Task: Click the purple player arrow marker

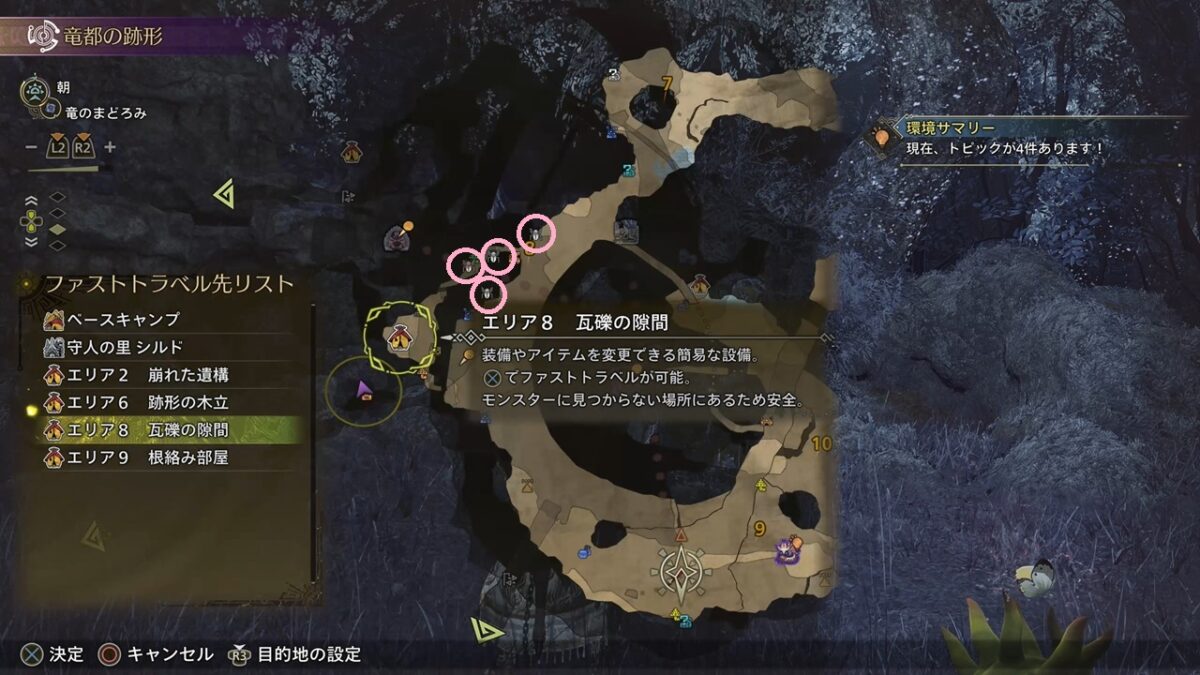Action: coord(363,387)
